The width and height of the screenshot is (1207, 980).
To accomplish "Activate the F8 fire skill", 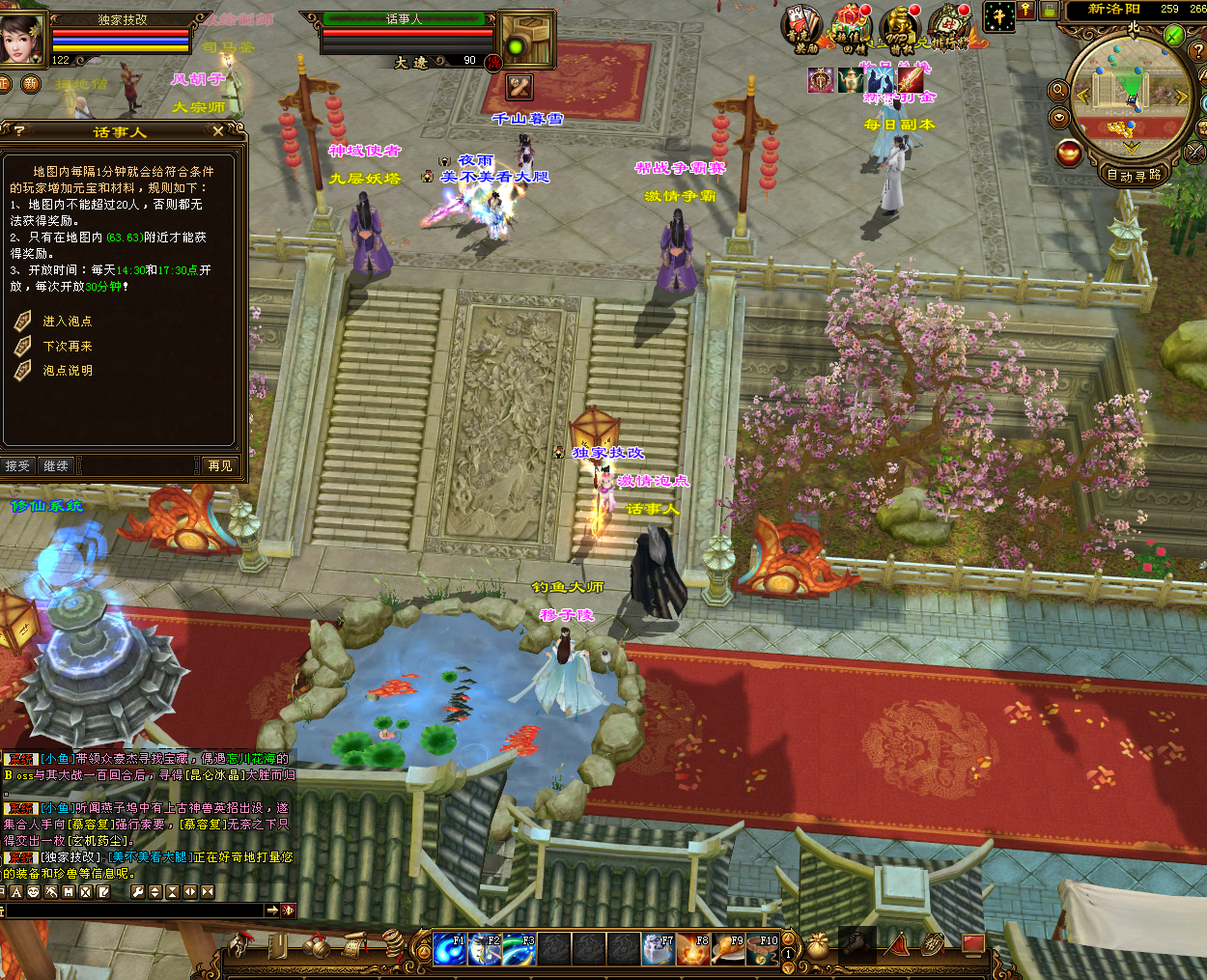I will click(692, 948).
